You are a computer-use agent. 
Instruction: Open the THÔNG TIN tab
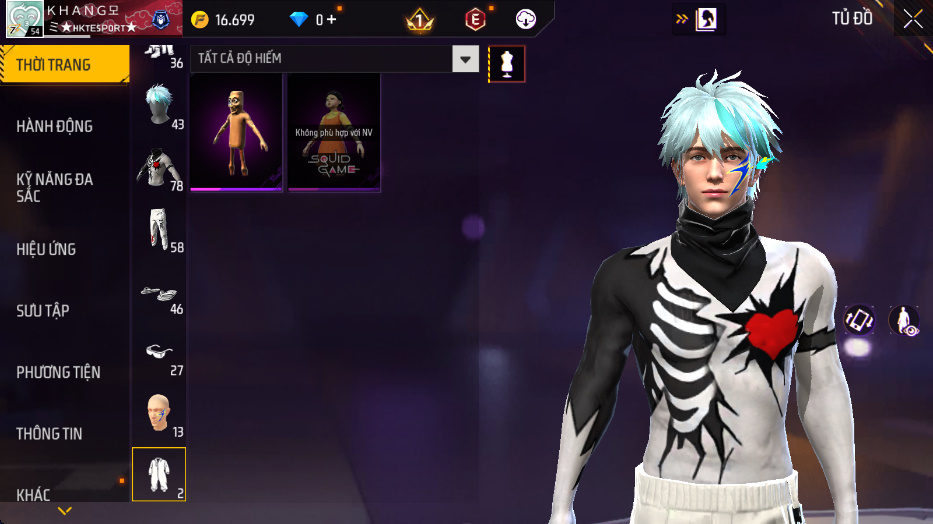[x=50, y=434]
